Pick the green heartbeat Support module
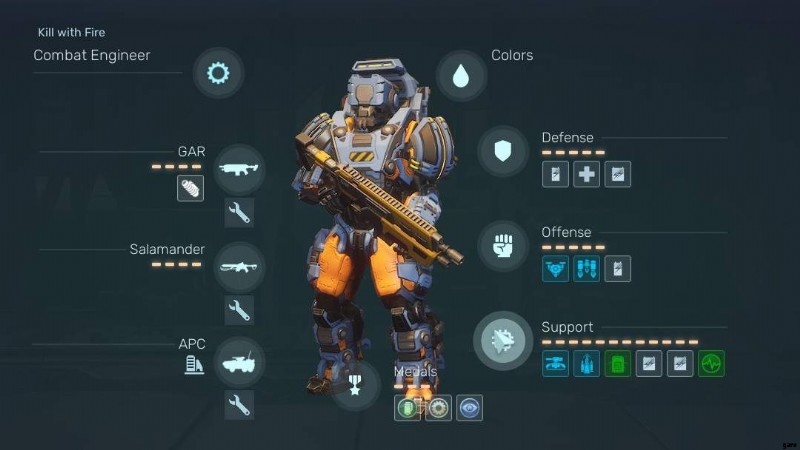 pyautogui.click(x=711, y=364)
